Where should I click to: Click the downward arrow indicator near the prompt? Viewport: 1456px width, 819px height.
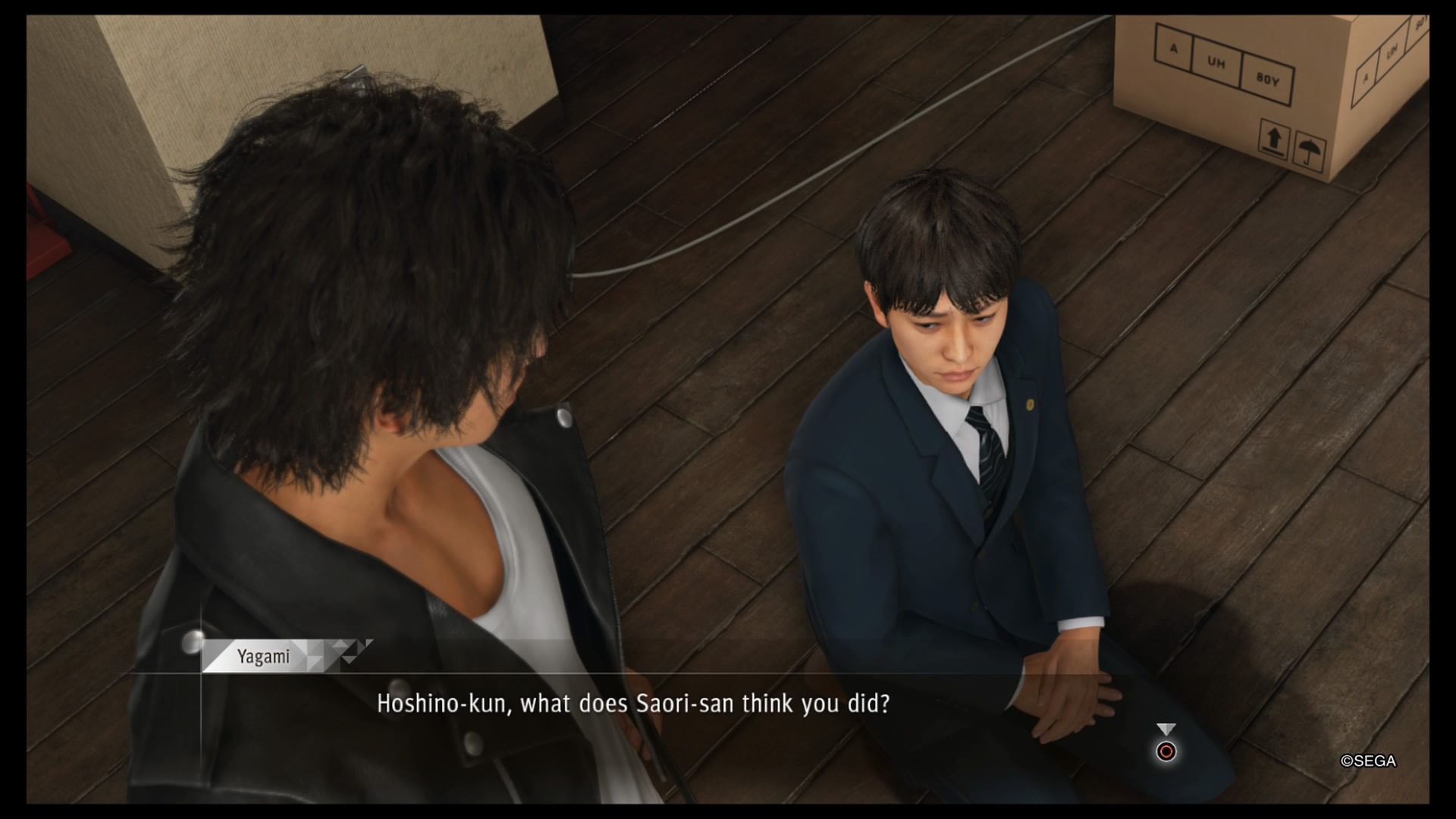click(x=1165, y=726)
